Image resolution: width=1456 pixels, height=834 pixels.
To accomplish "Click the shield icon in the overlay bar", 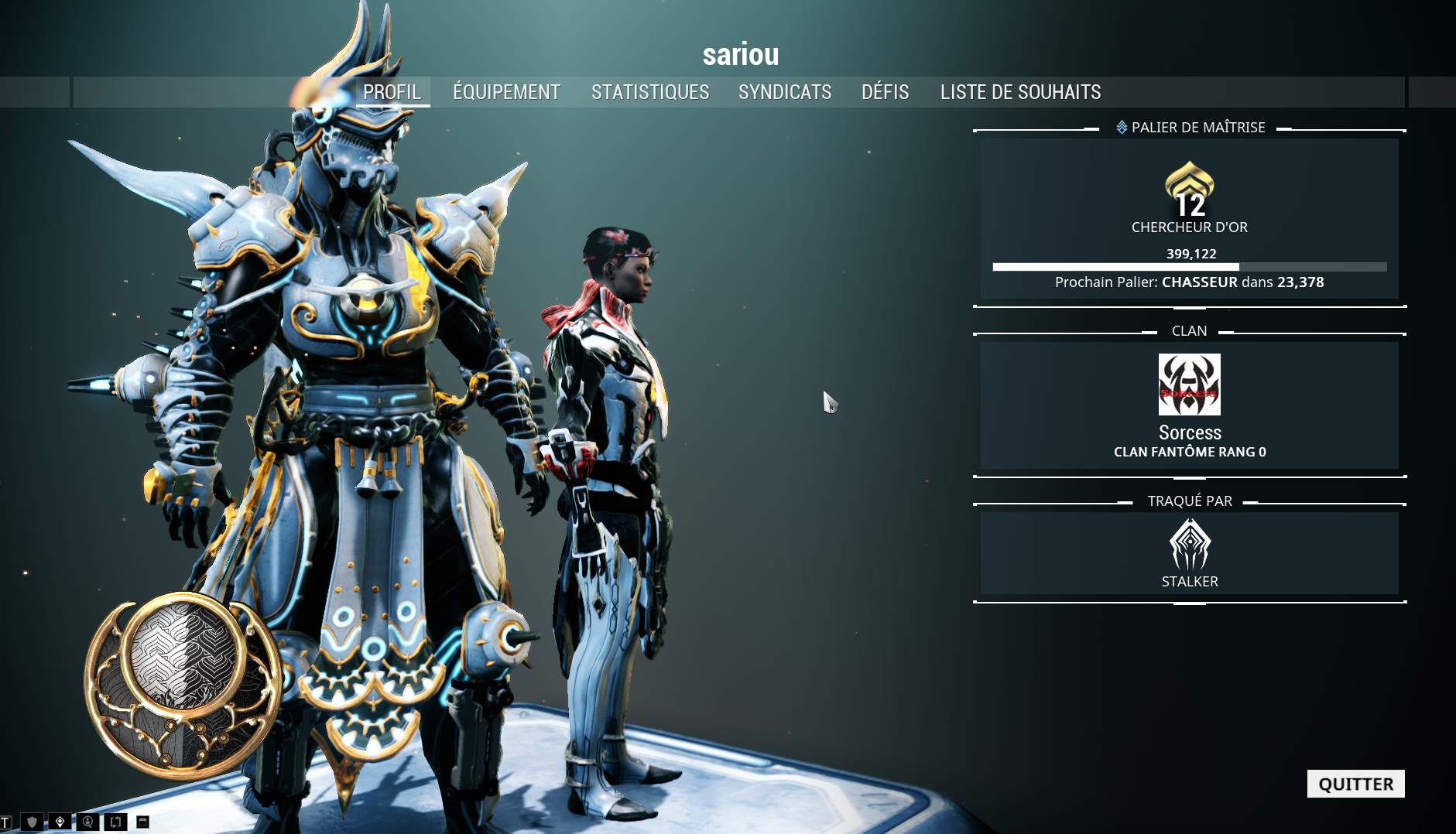I will point(33,822).
